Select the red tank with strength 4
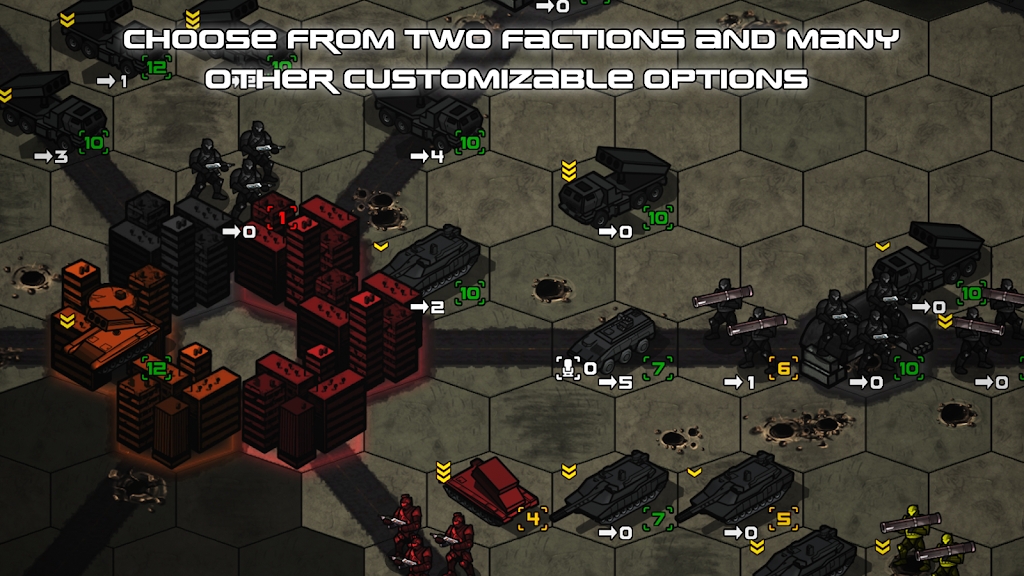This screenshot has height=576, width=1024. 490,486
